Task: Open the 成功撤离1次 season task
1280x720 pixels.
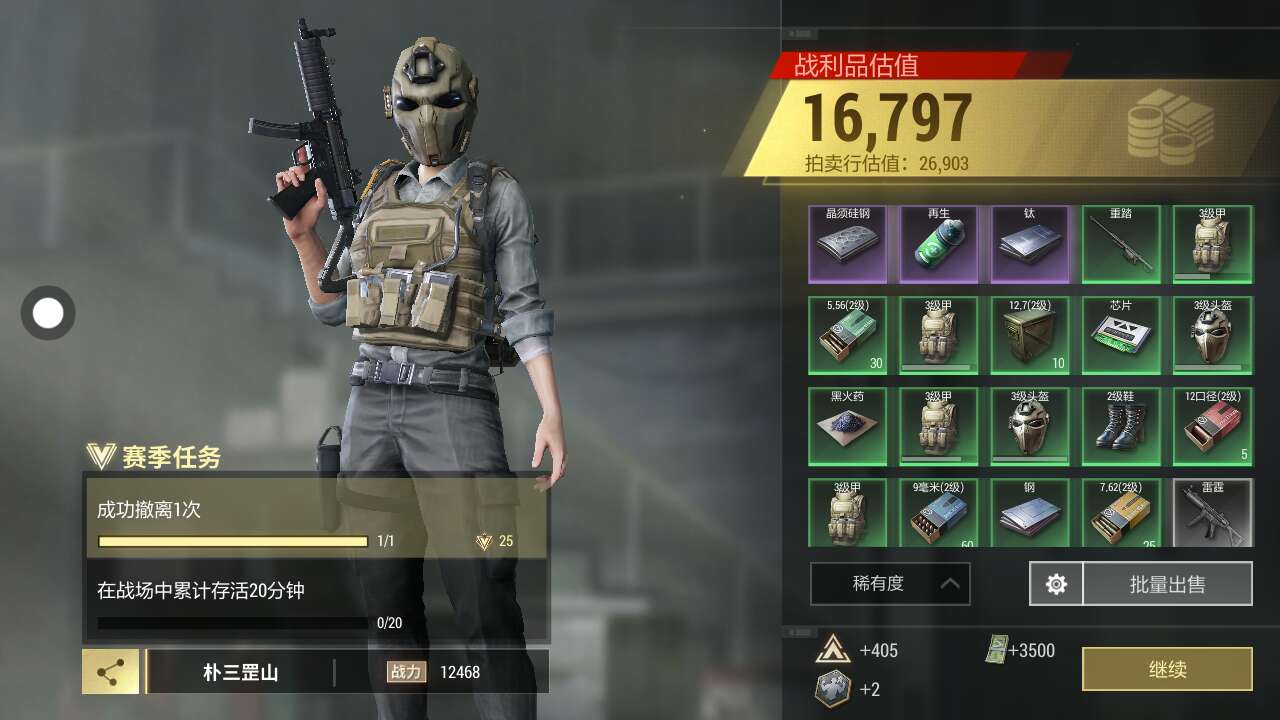Action: (315, 518)
